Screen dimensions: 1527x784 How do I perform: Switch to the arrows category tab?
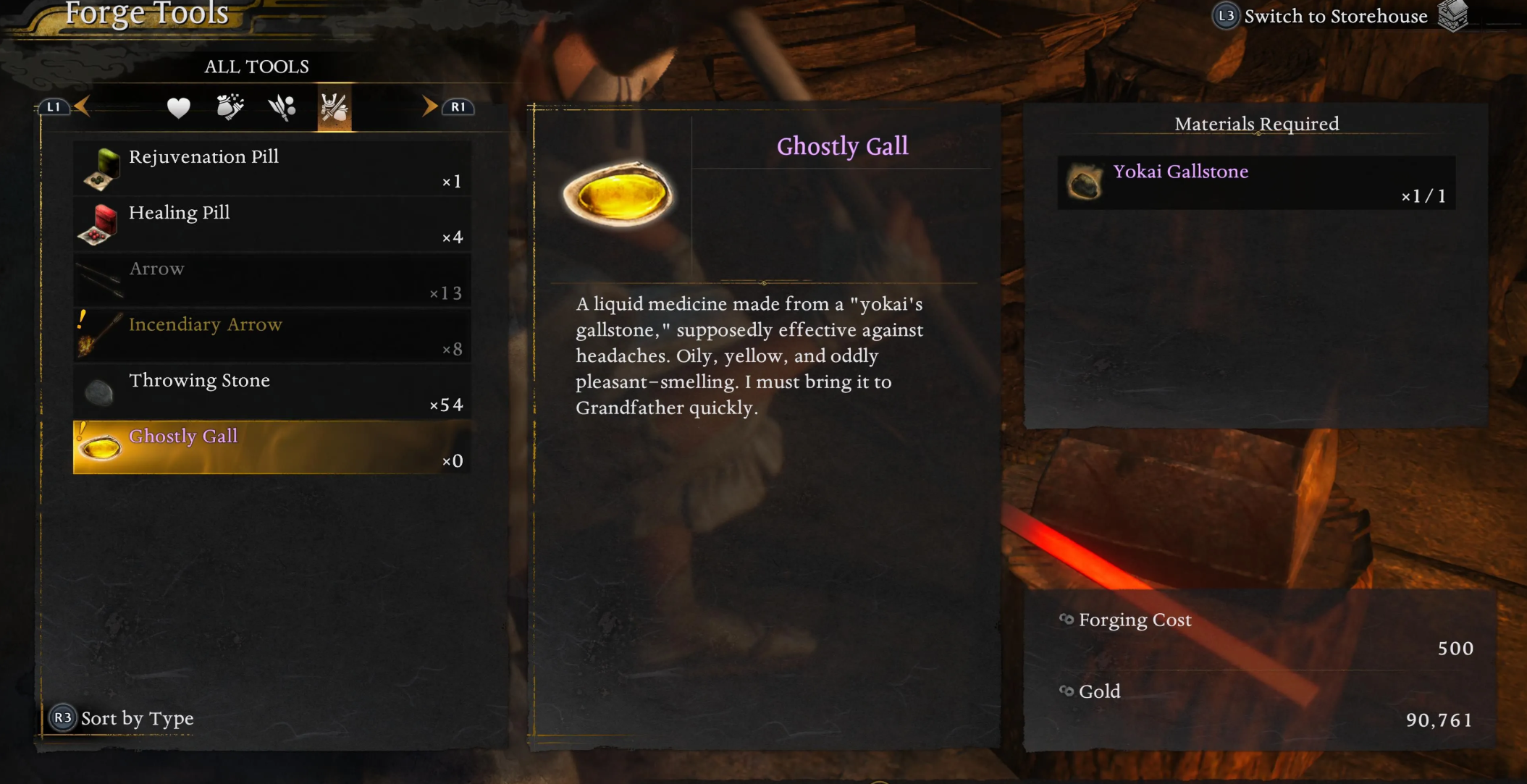(282, 108)
